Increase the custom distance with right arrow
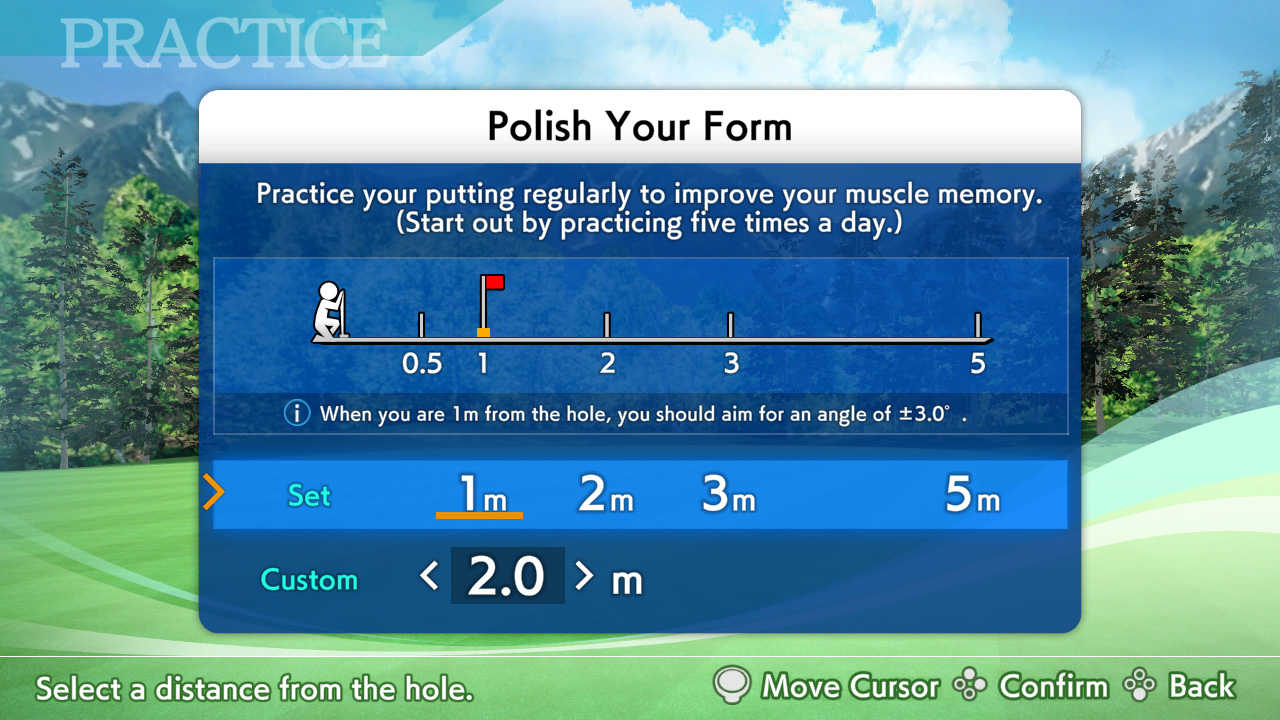1280x720 pixels. (584, 576)
